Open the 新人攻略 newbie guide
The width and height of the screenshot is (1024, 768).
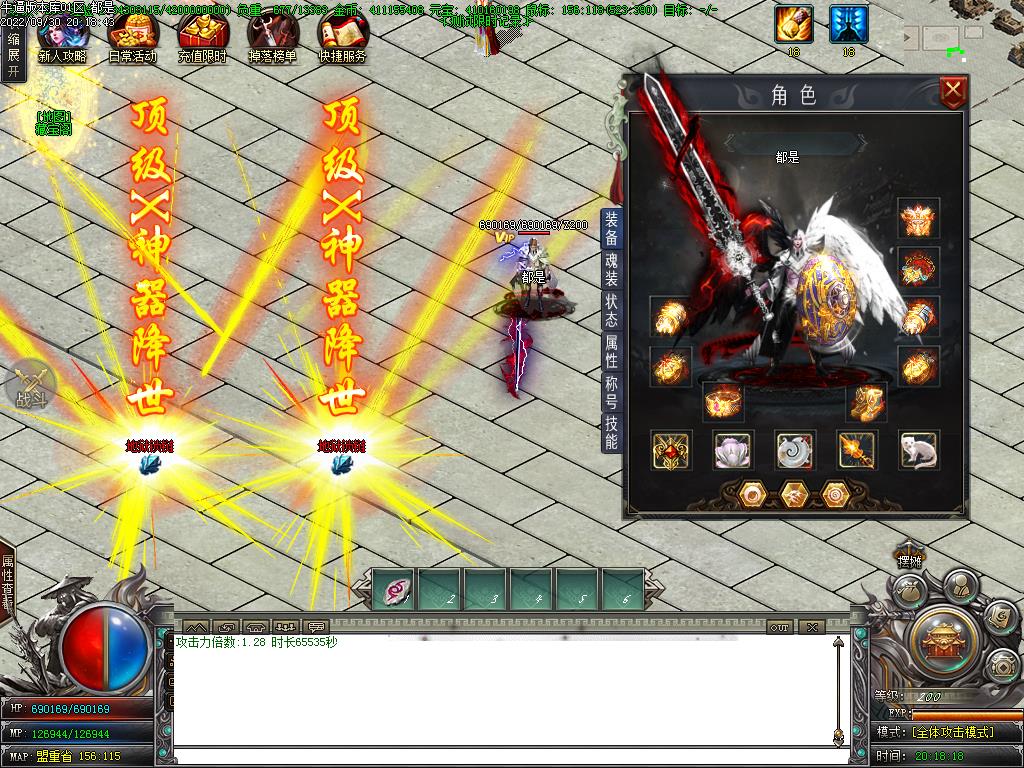tap(62, 41)
